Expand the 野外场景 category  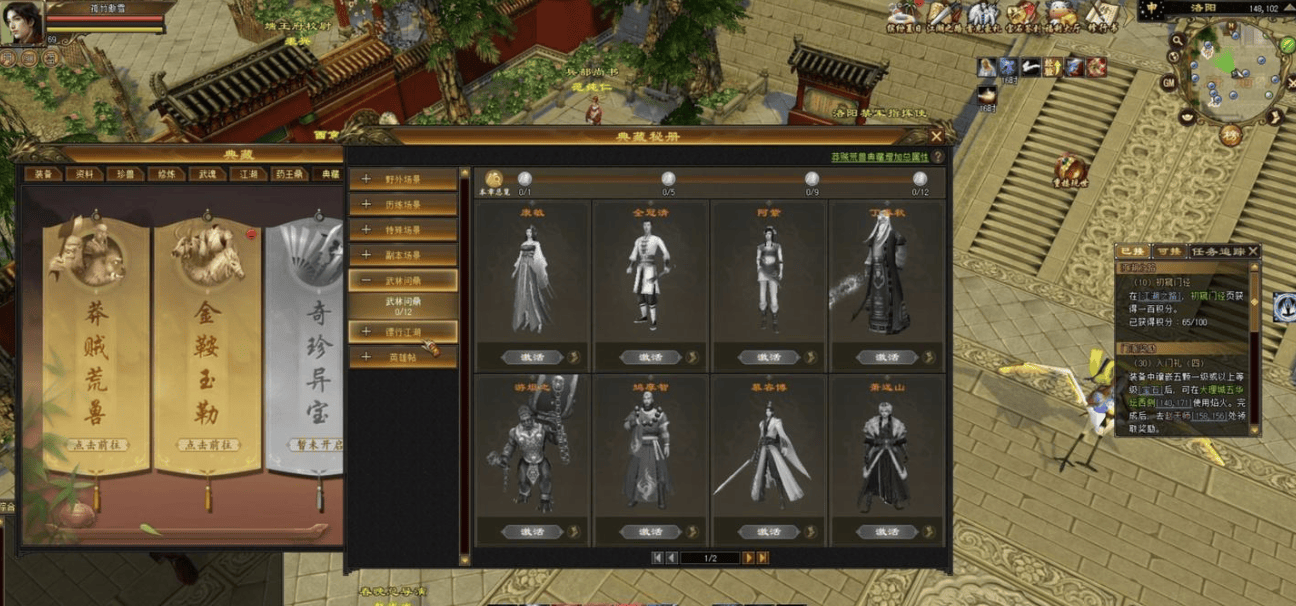403,180
